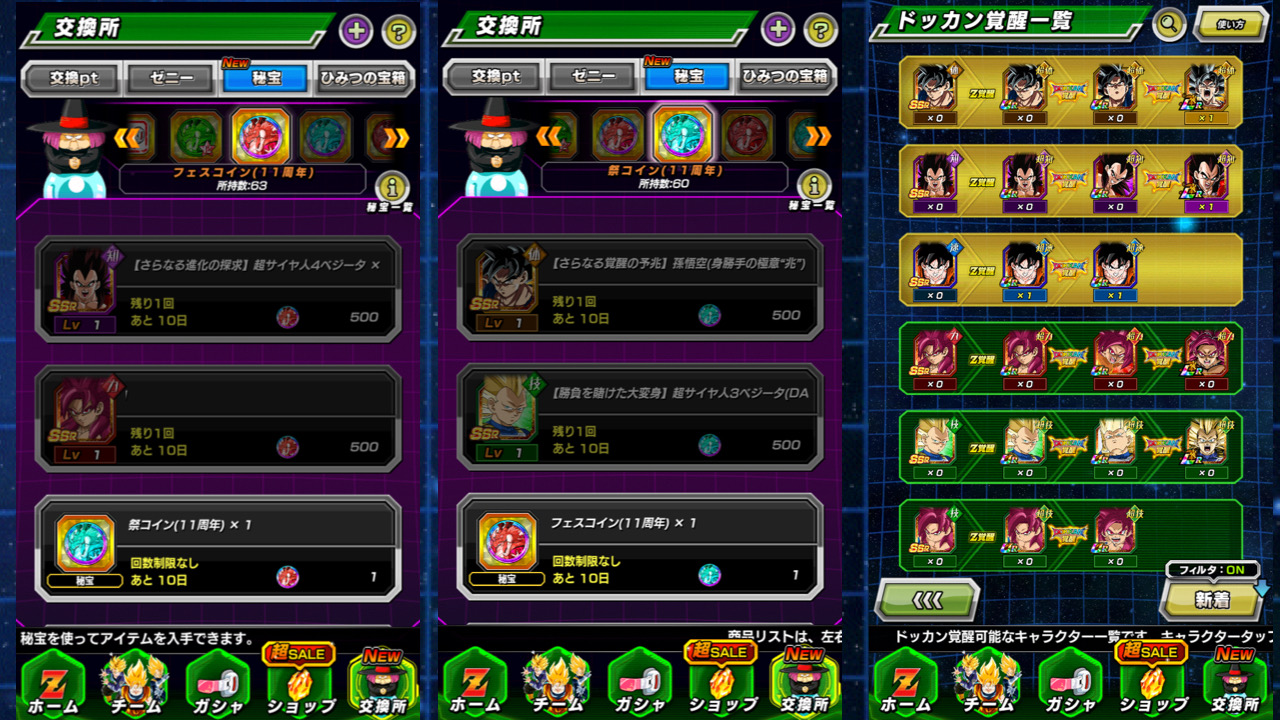The height and width of the screenshot is (720, 1280).
Task: Switch to ひみつの宝箱 tab above 祭コイン holdings
Action: coord(786,77)
